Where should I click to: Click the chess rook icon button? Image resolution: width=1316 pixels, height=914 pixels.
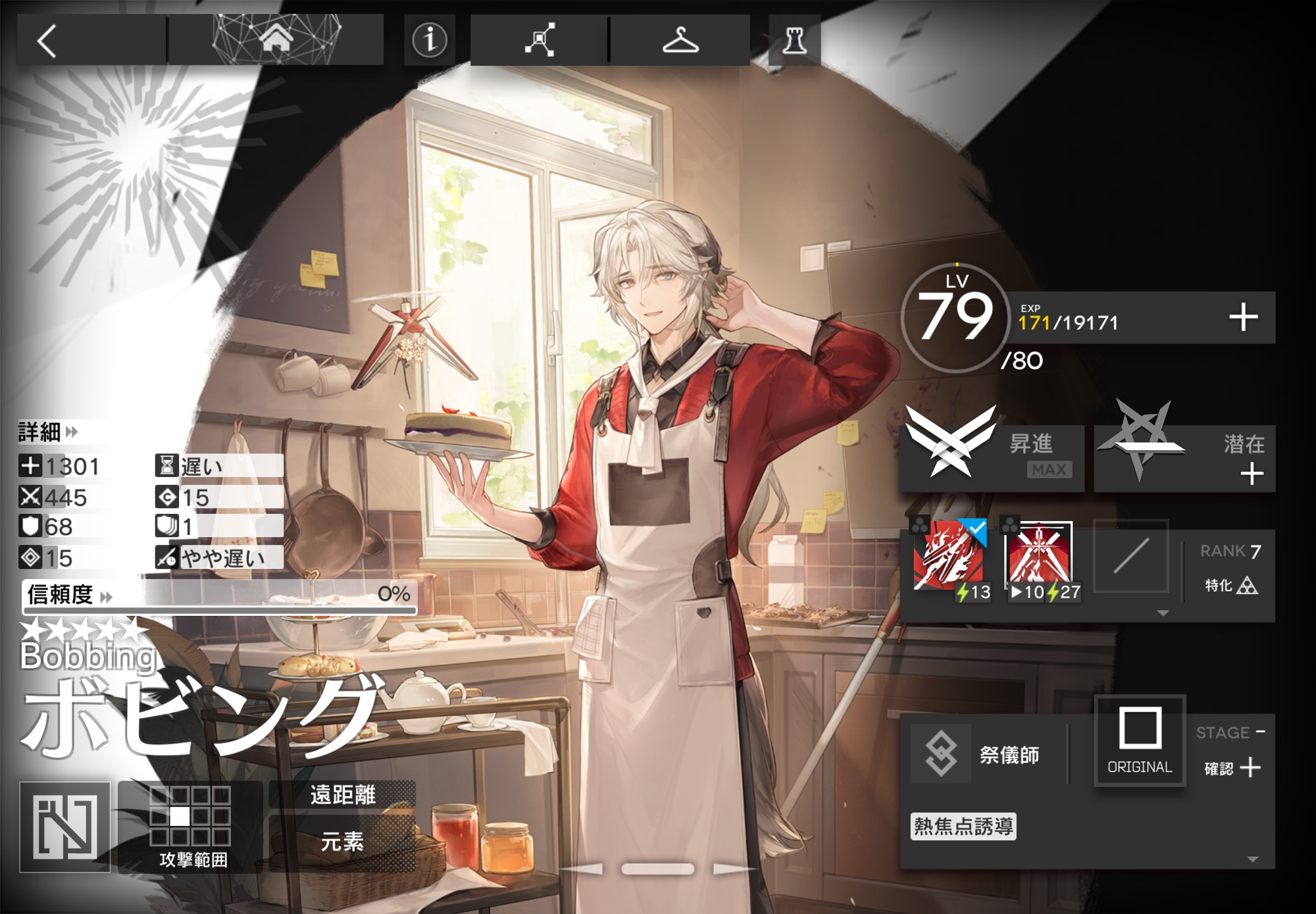(x=794, y=41)
